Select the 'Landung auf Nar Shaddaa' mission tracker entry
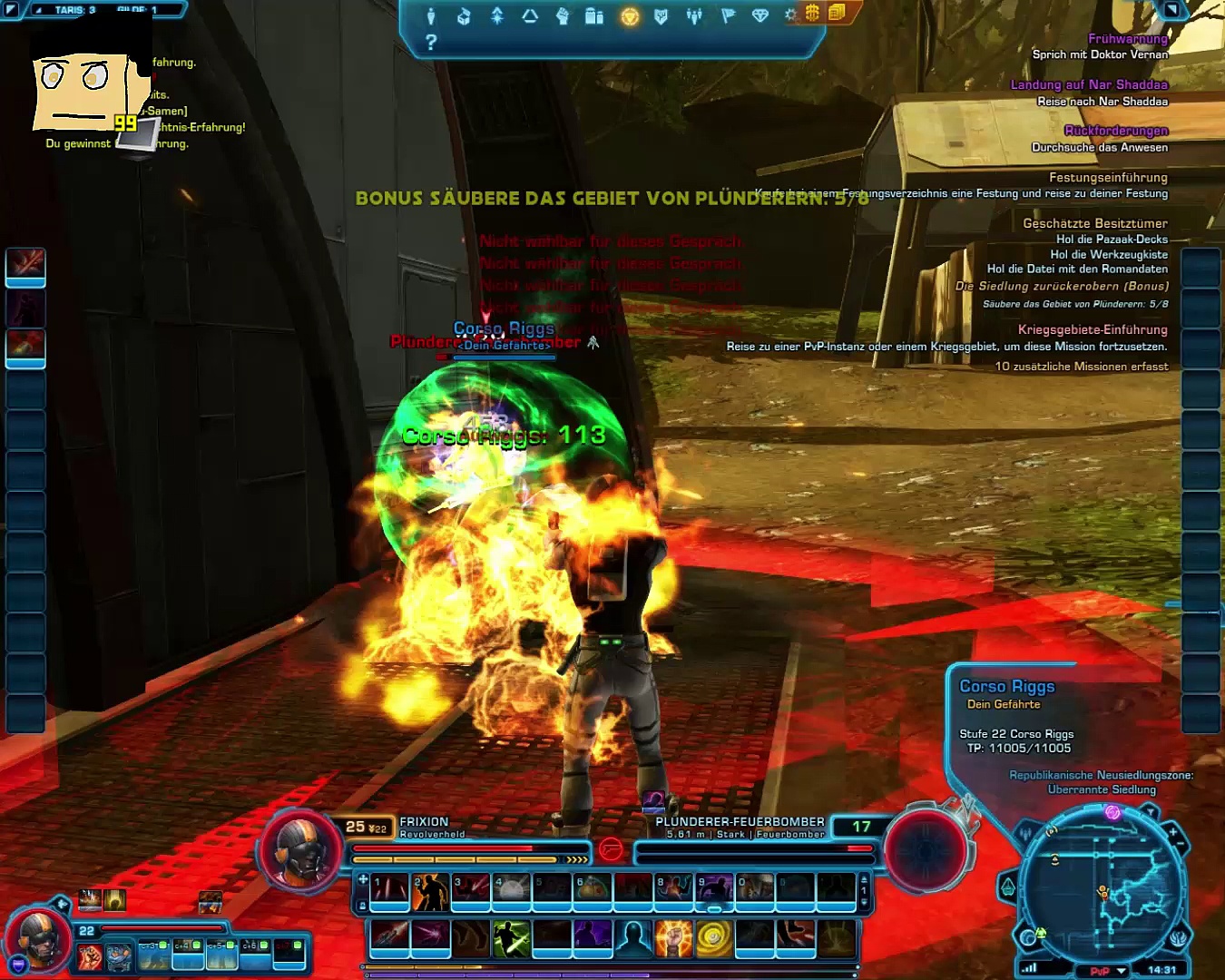1225x980 pixels. click(1089, 84)
